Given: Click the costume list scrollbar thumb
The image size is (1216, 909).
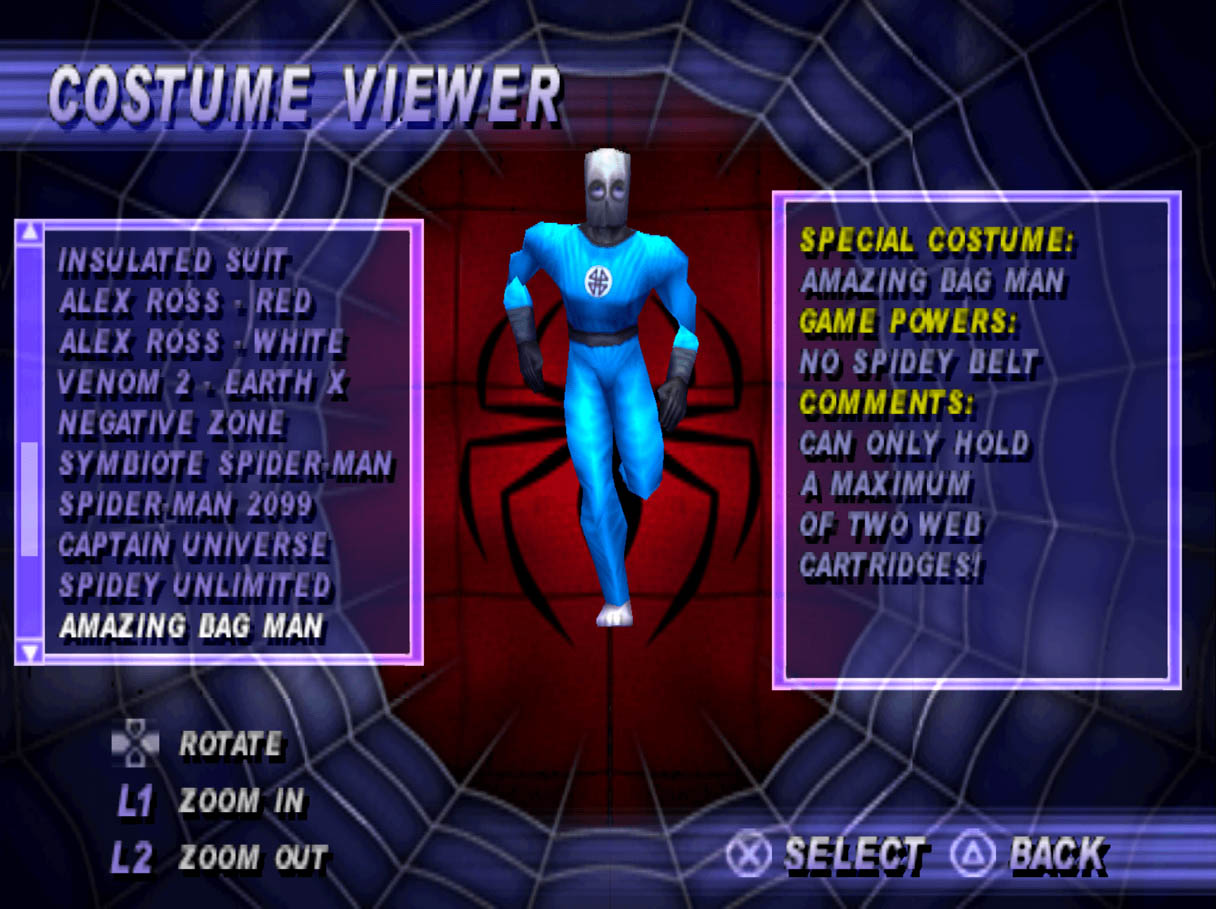Looking at the screenshot, I should 30,498.
